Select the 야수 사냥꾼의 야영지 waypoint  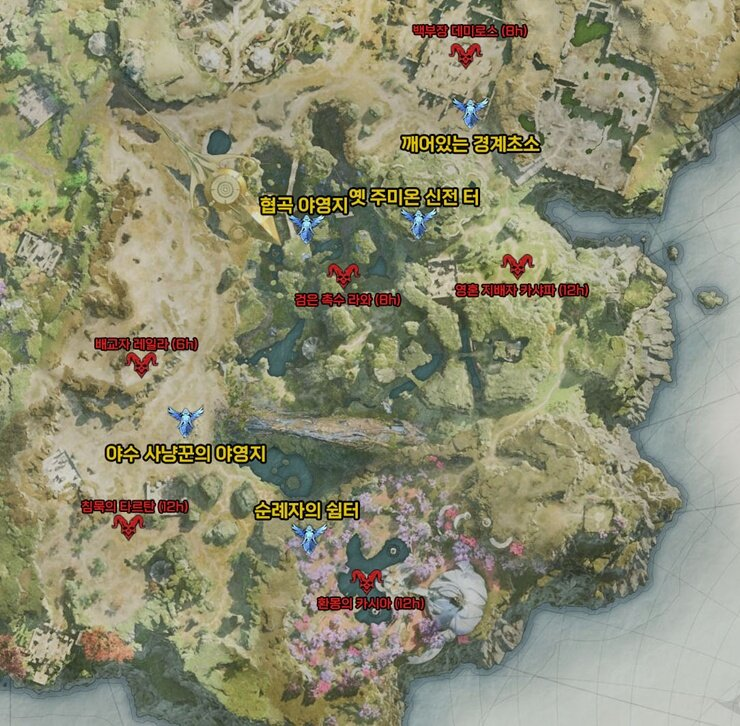pos(184,420)
